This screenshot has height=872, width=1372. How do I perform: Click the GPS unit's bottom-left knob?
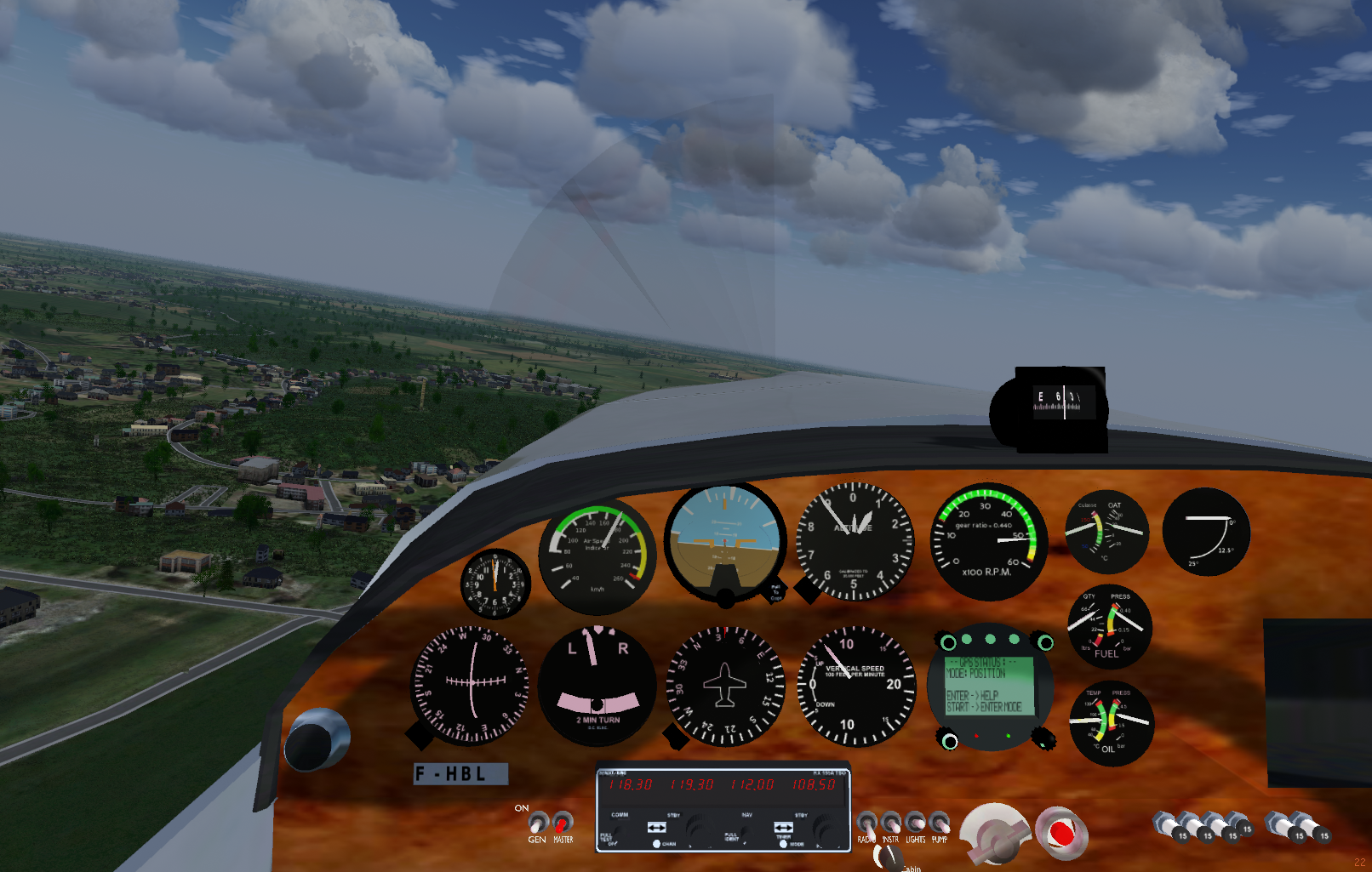click(949, 742)
